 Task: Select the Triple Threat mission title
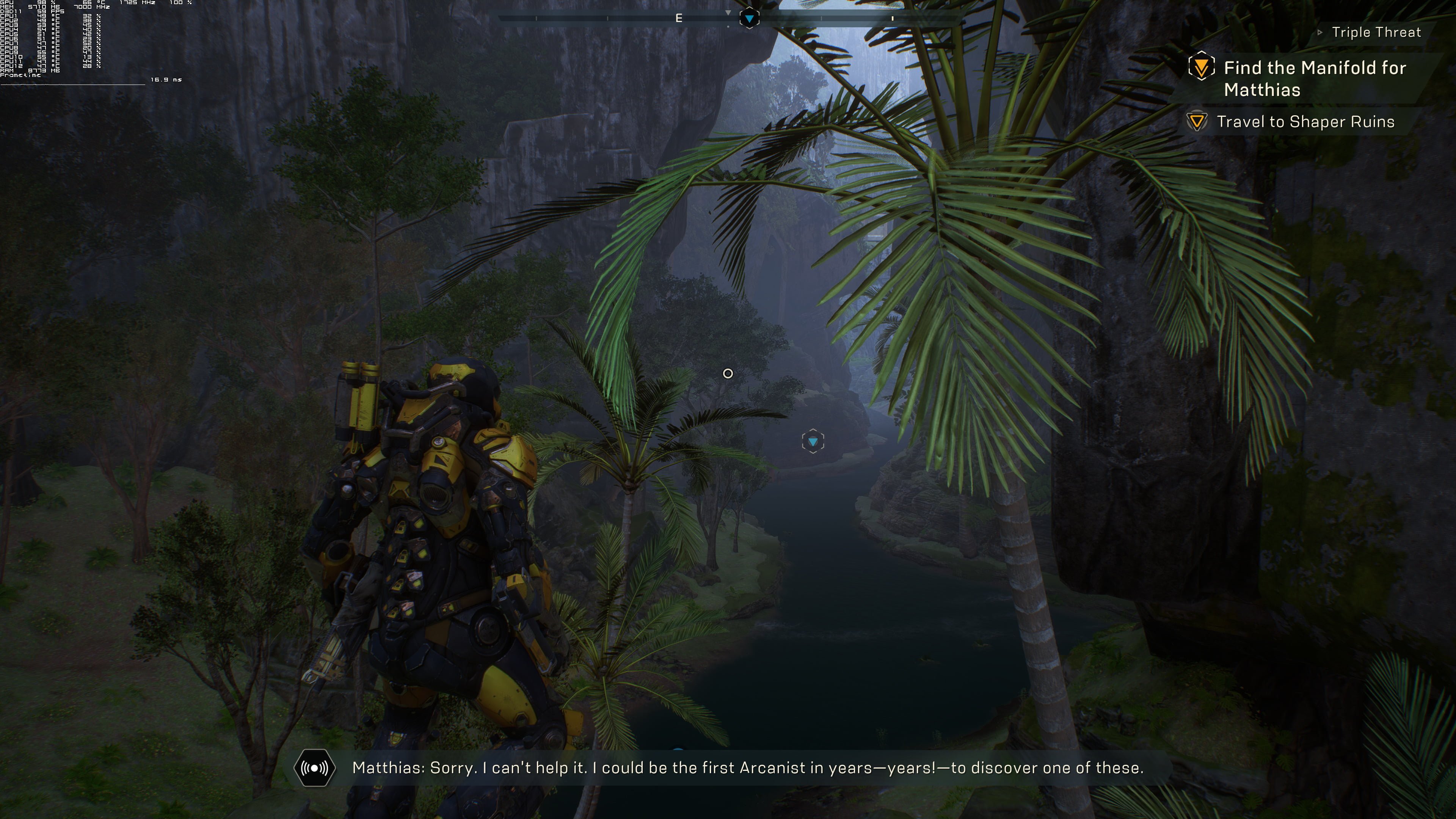(x=1376, y=32)
